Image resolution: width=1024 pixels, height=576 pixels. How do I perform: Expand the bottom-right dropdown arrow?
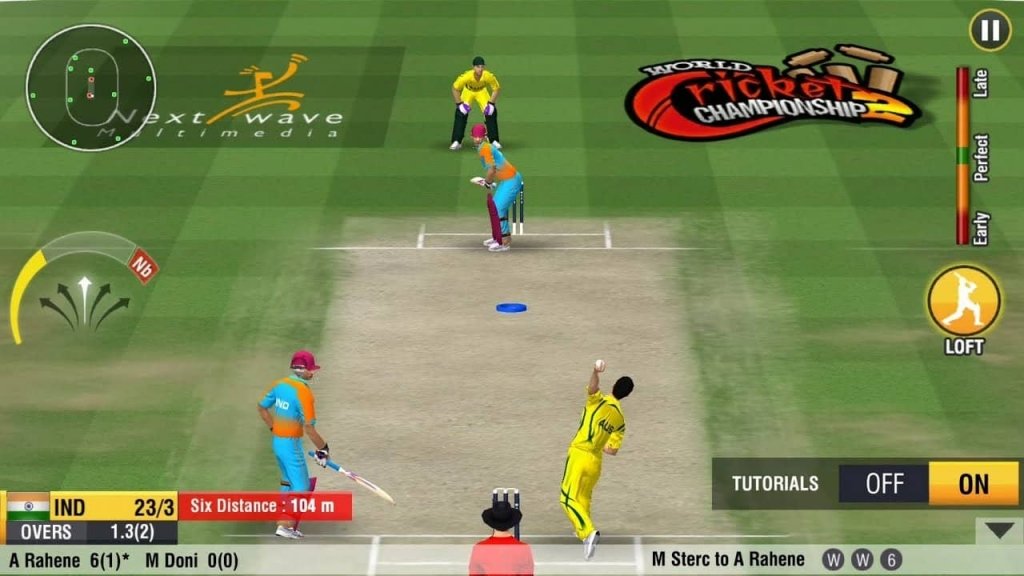point(998,530)
